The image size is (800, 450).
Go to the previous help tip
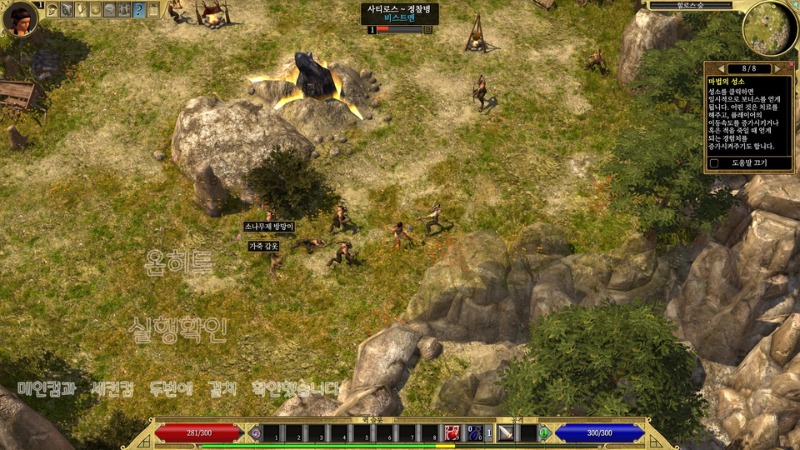pyautogui.click(x=720, y=69)
